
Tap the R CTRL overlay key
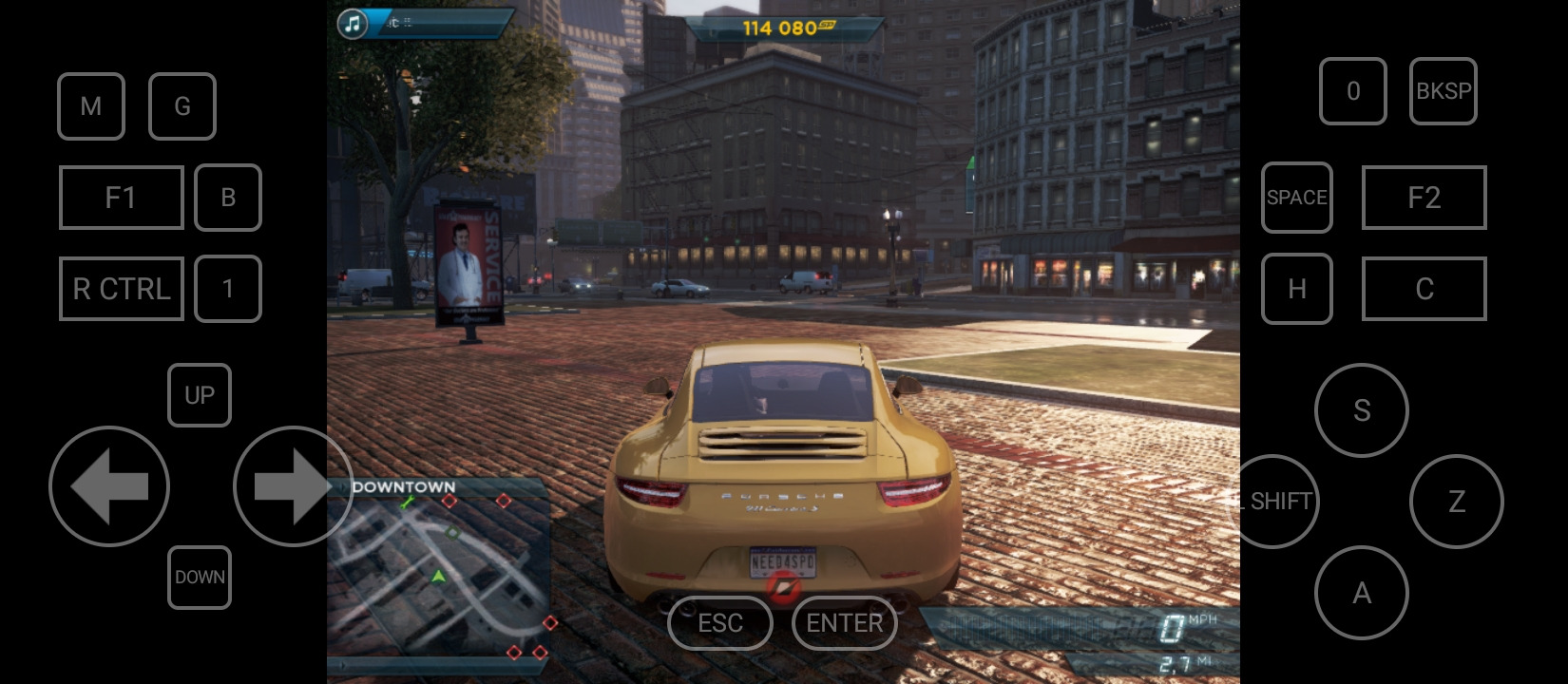click(x=121, y=289)
